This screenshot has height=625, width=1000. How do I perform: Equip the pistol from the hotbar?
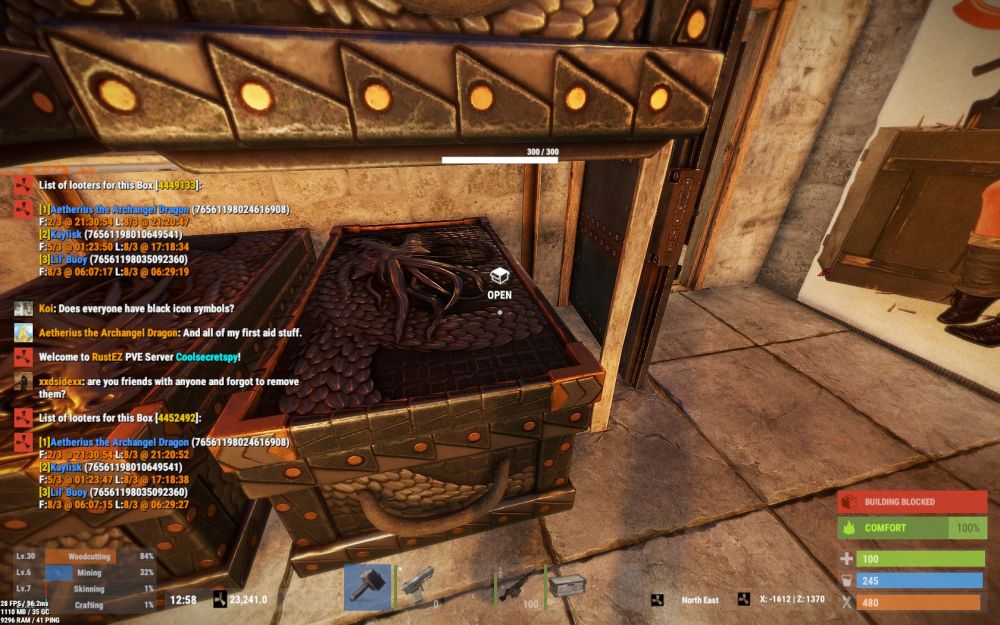pos(419,587)
